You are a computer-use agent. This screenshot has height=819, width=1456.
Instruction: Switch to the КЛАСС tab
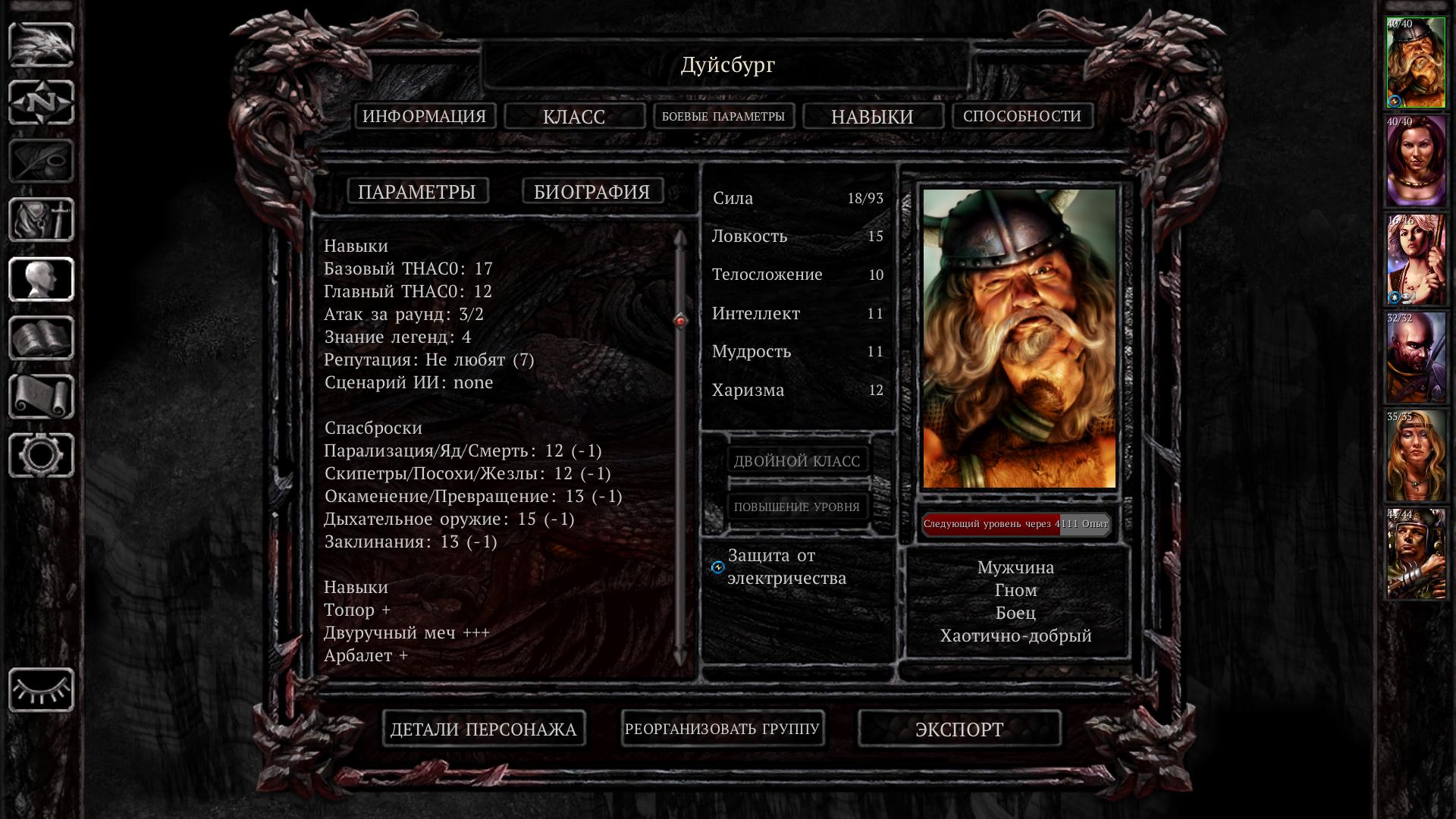coord(574,117)
